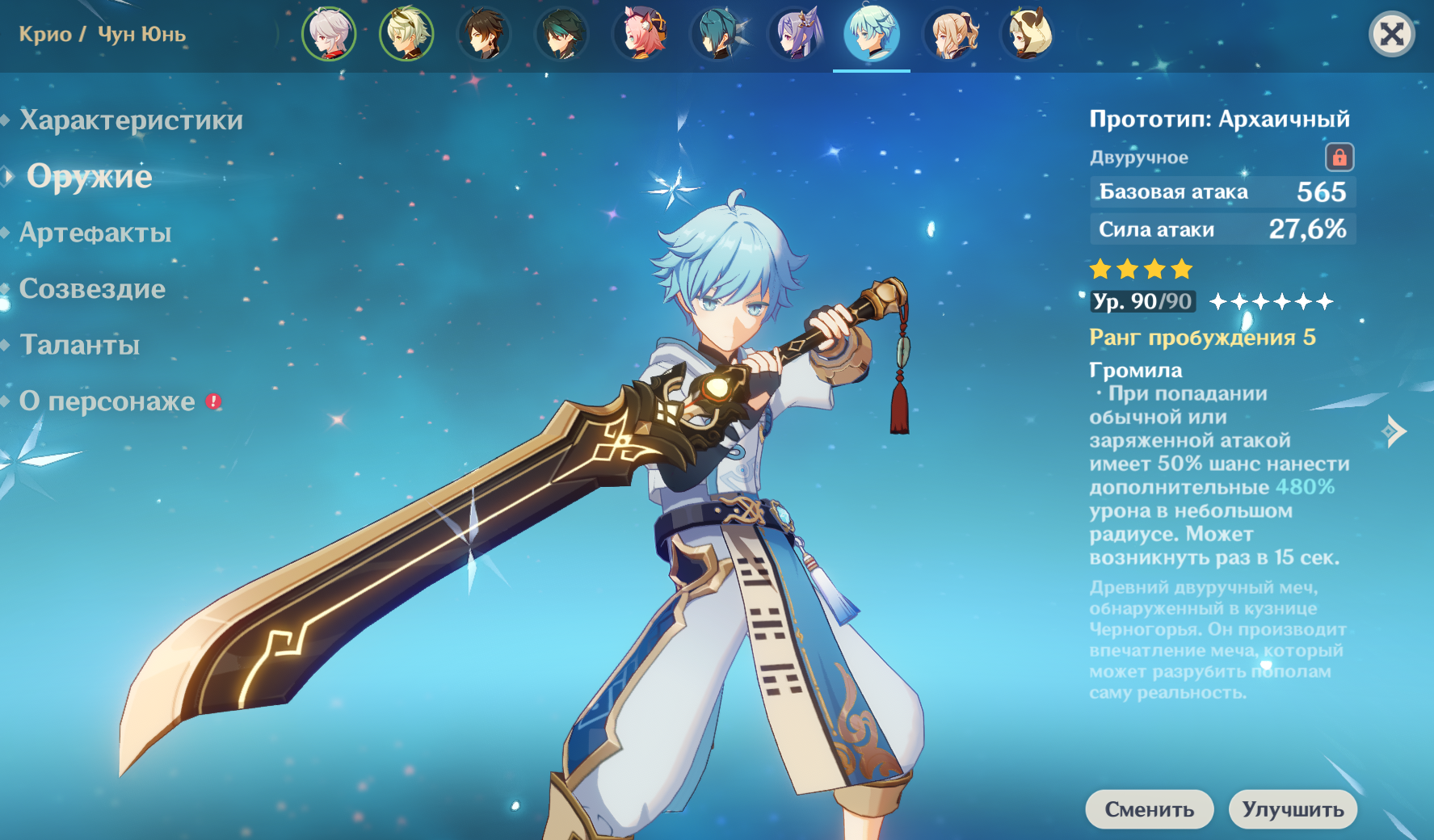Switch to Zhongli's portrait
Screen dimensions: 1434x840
tap(484, 35)
